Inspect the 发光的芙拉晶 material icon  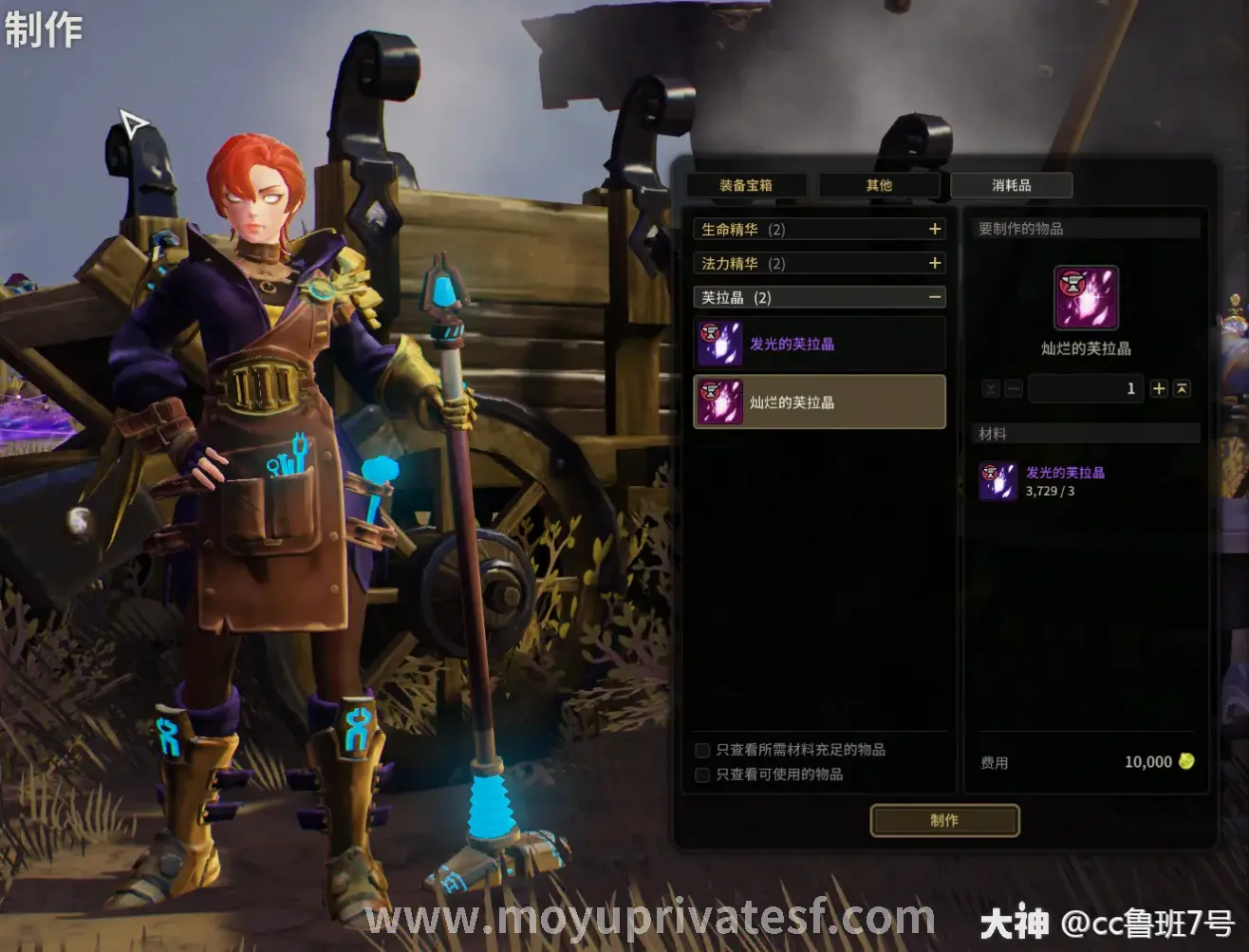point(998,481)
